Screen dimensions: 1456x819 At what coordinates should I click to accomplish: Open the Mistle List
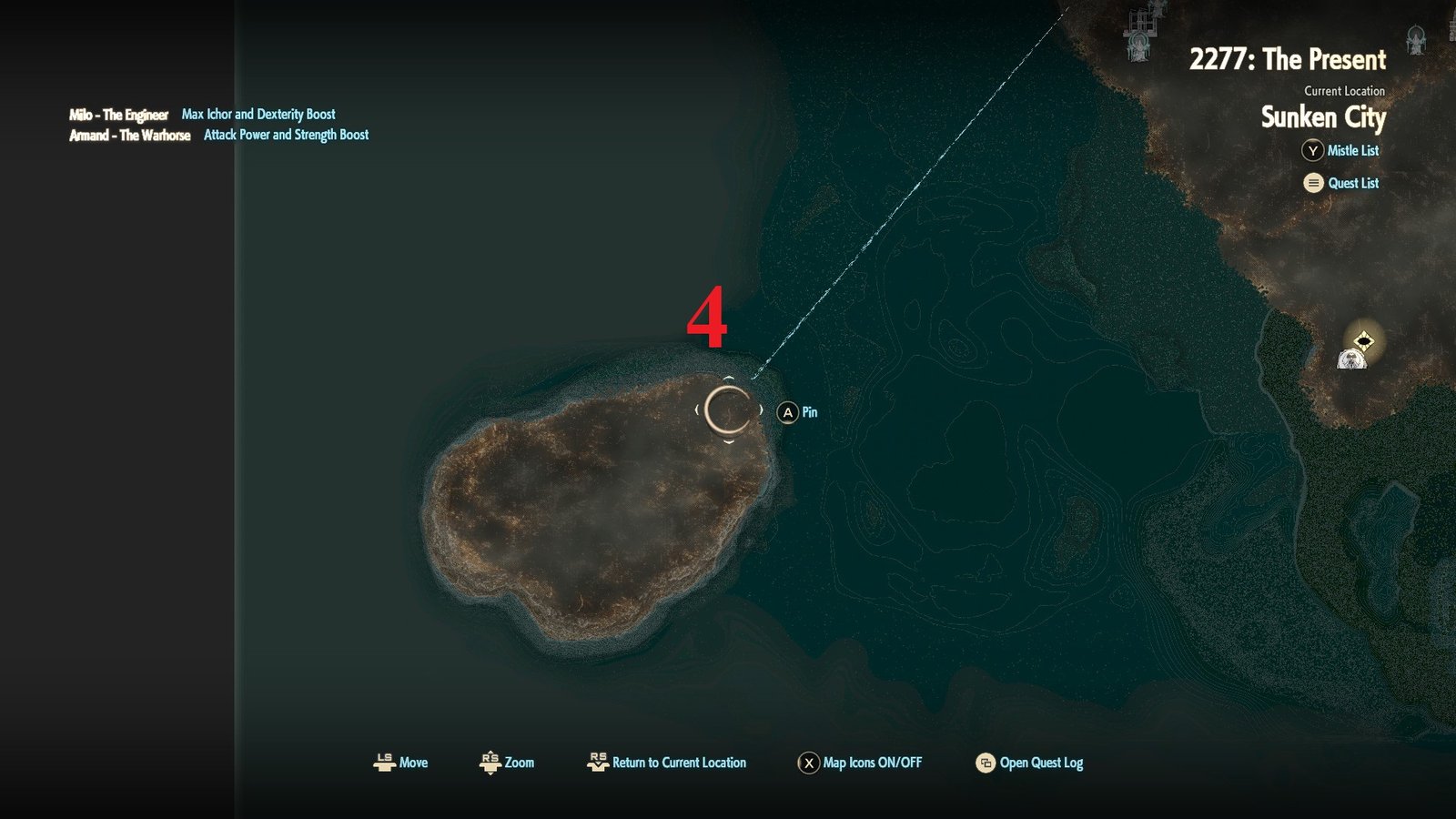(x=1341, y=151)
